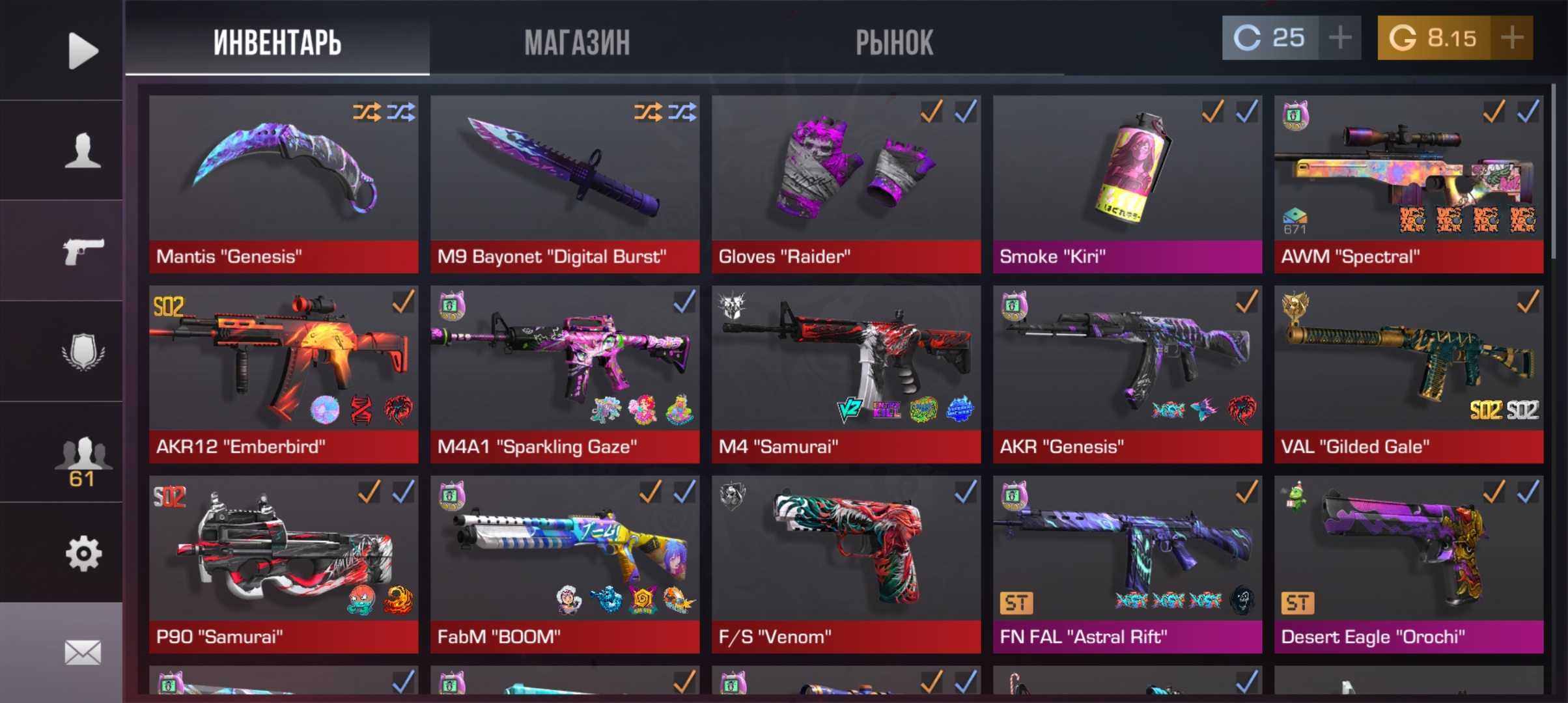Open the player profile icon
The width and height of the screenshot is (1568, 703).
(83, 150)
